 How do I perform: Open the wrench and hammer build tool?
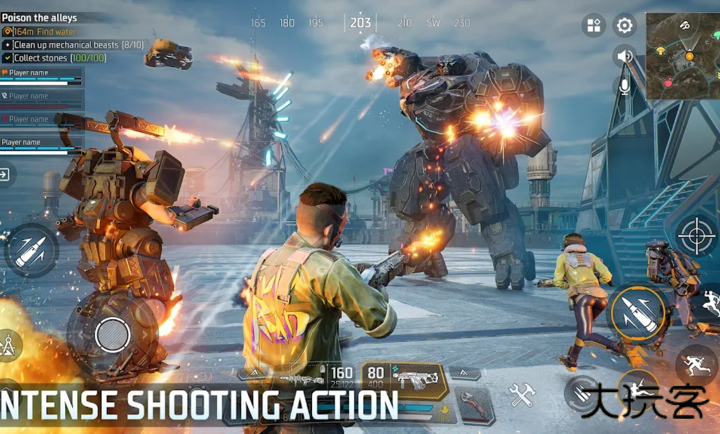(520, 394)
